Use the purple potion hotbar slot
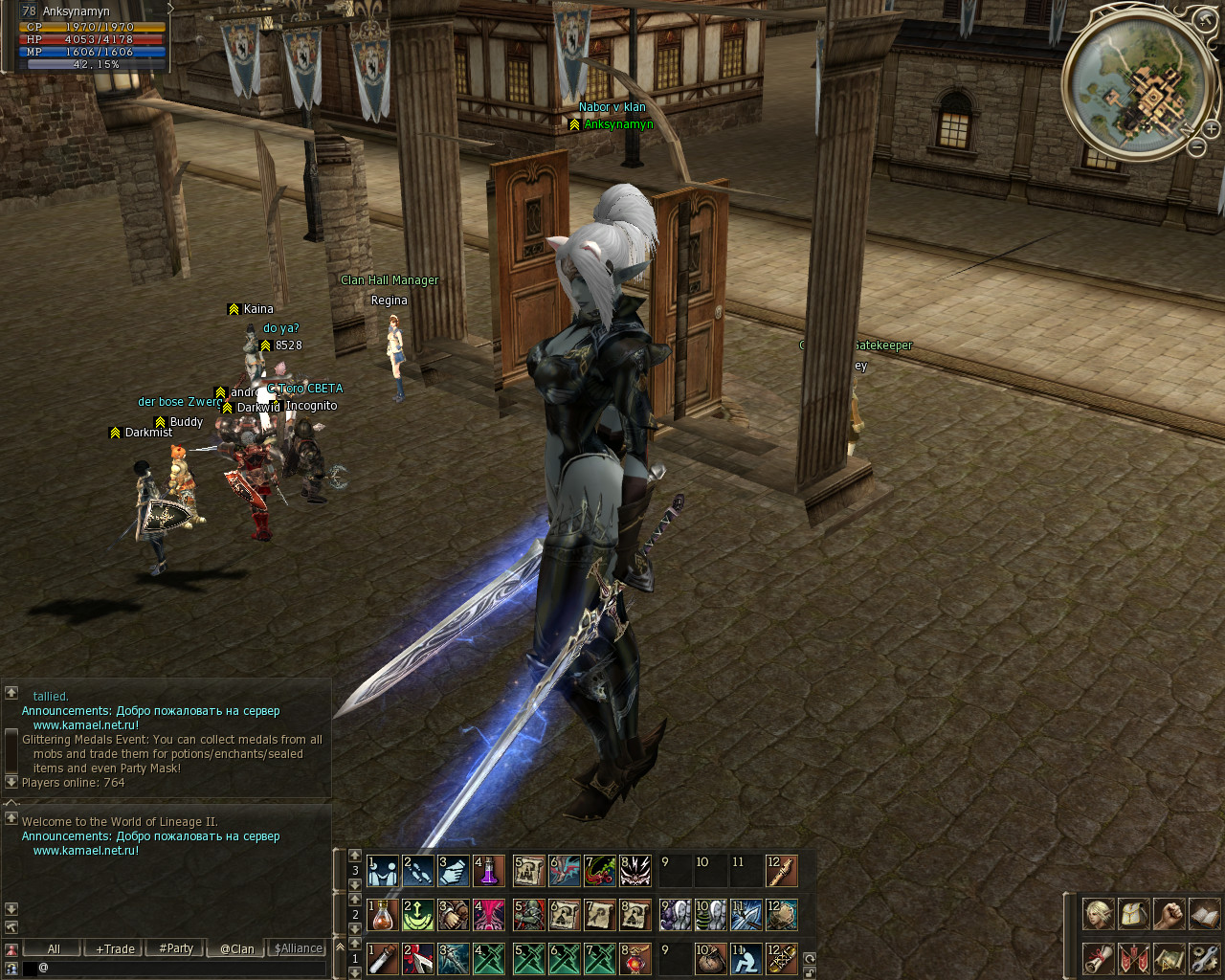 tap(488, 871)
